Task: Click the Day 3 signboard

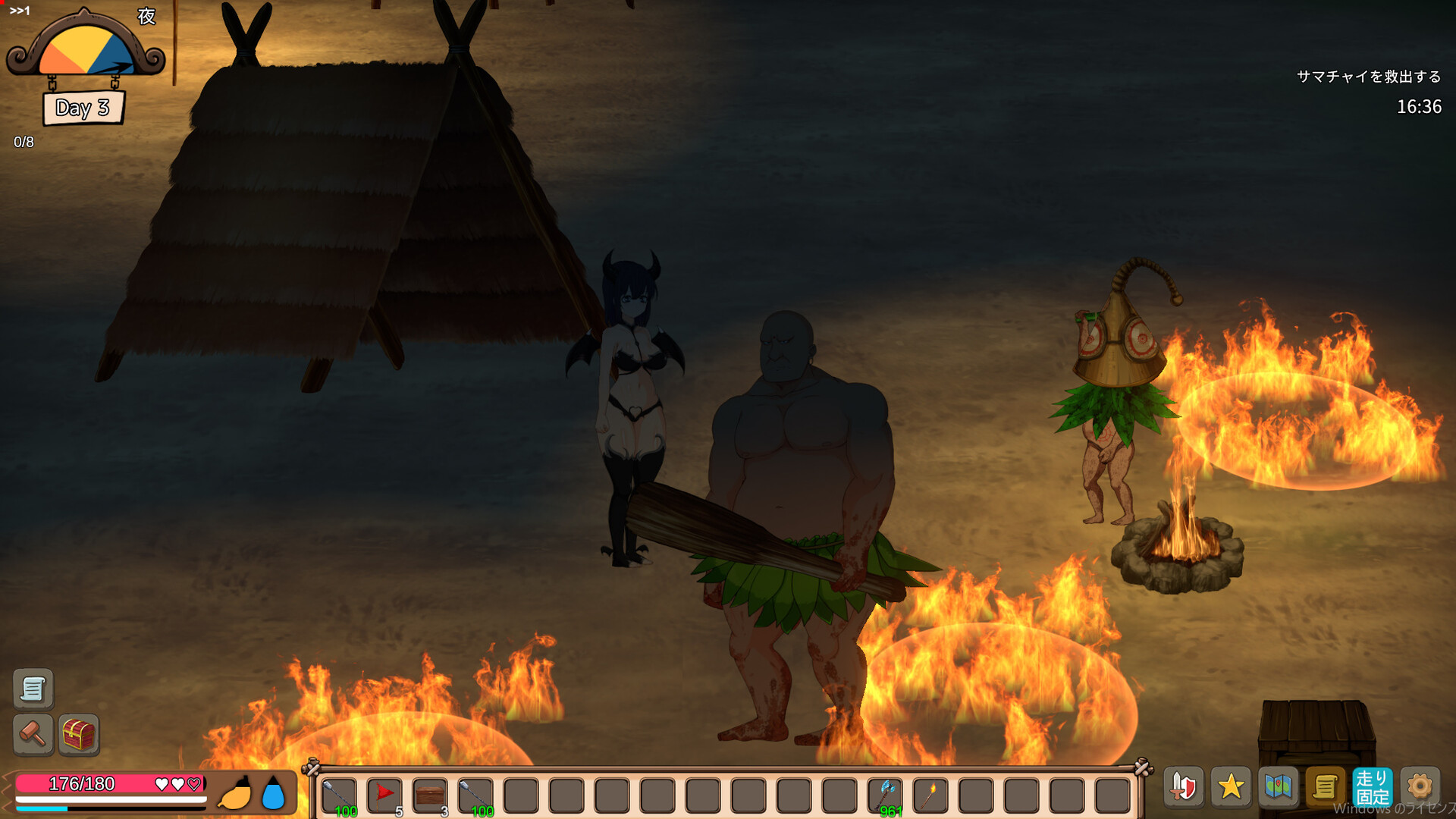Action: 83,108
